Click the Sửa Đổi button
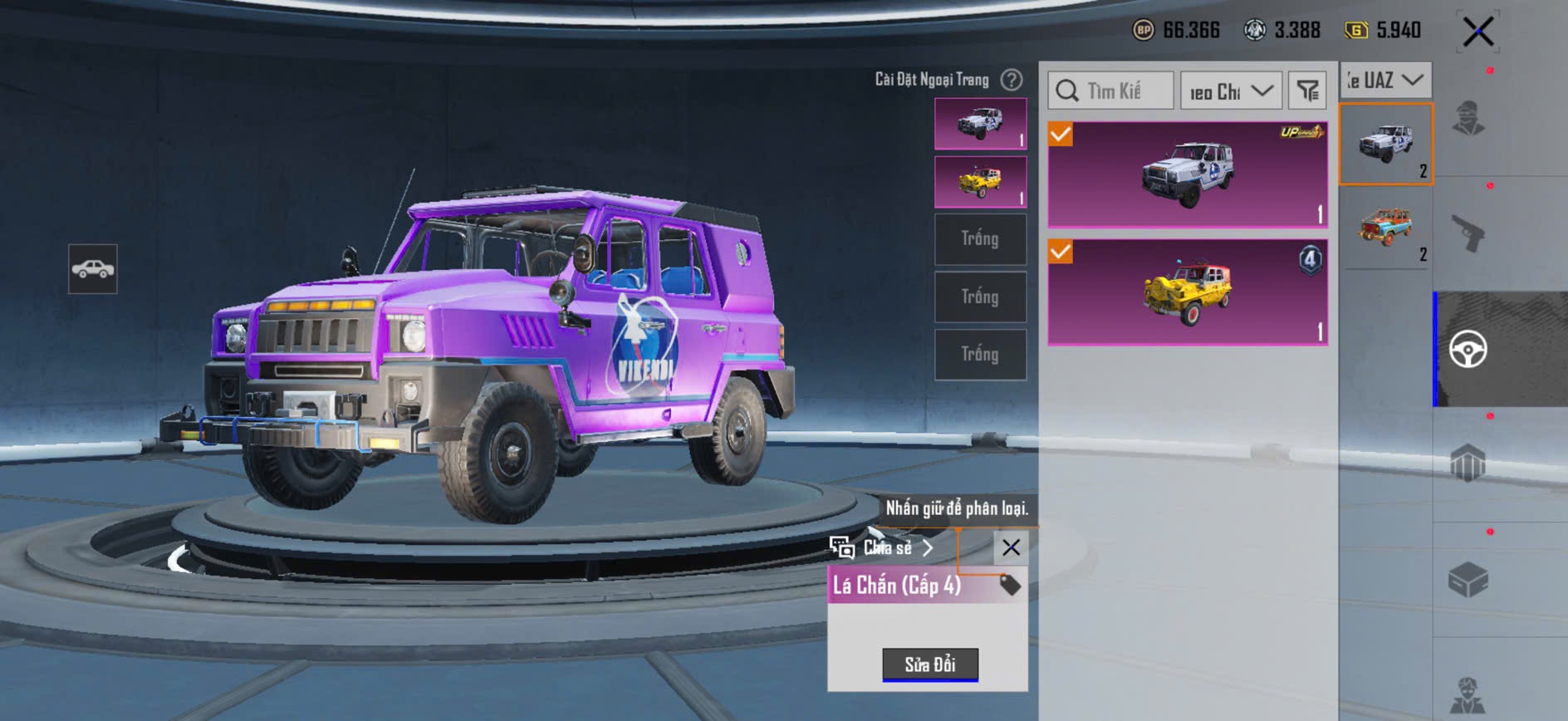The width and height of the screenshot is (1568, 721). [930, 665]
